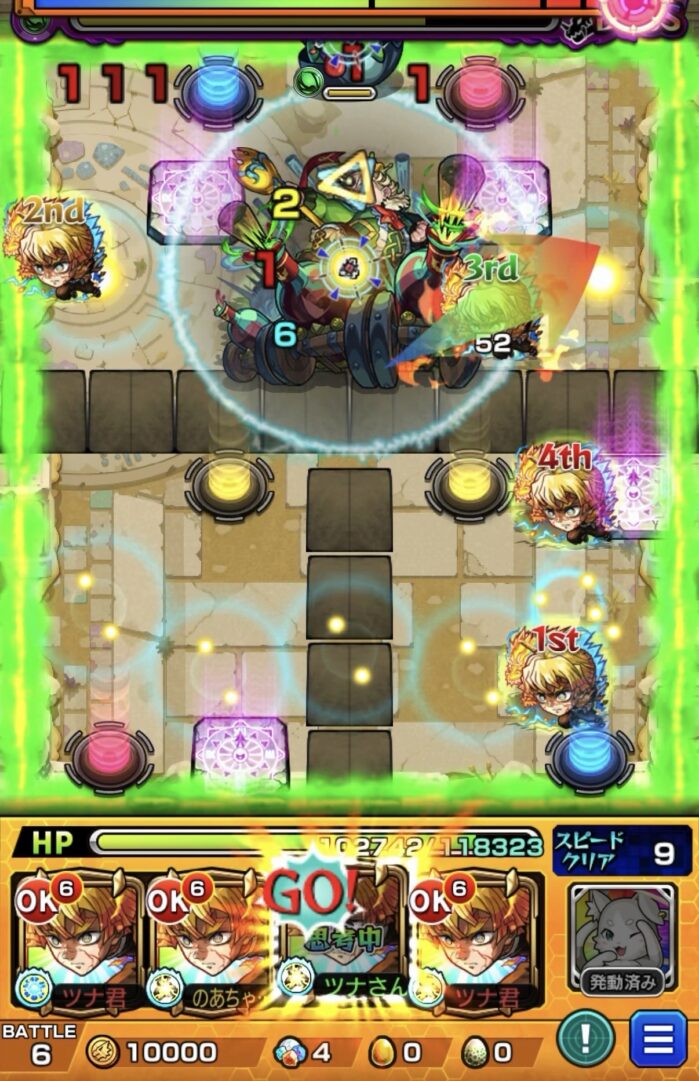Open the blue hamburger menu button
The width and height of the screenshot is (699, 1081).
pyautogui.click(x=657, y=1039)
